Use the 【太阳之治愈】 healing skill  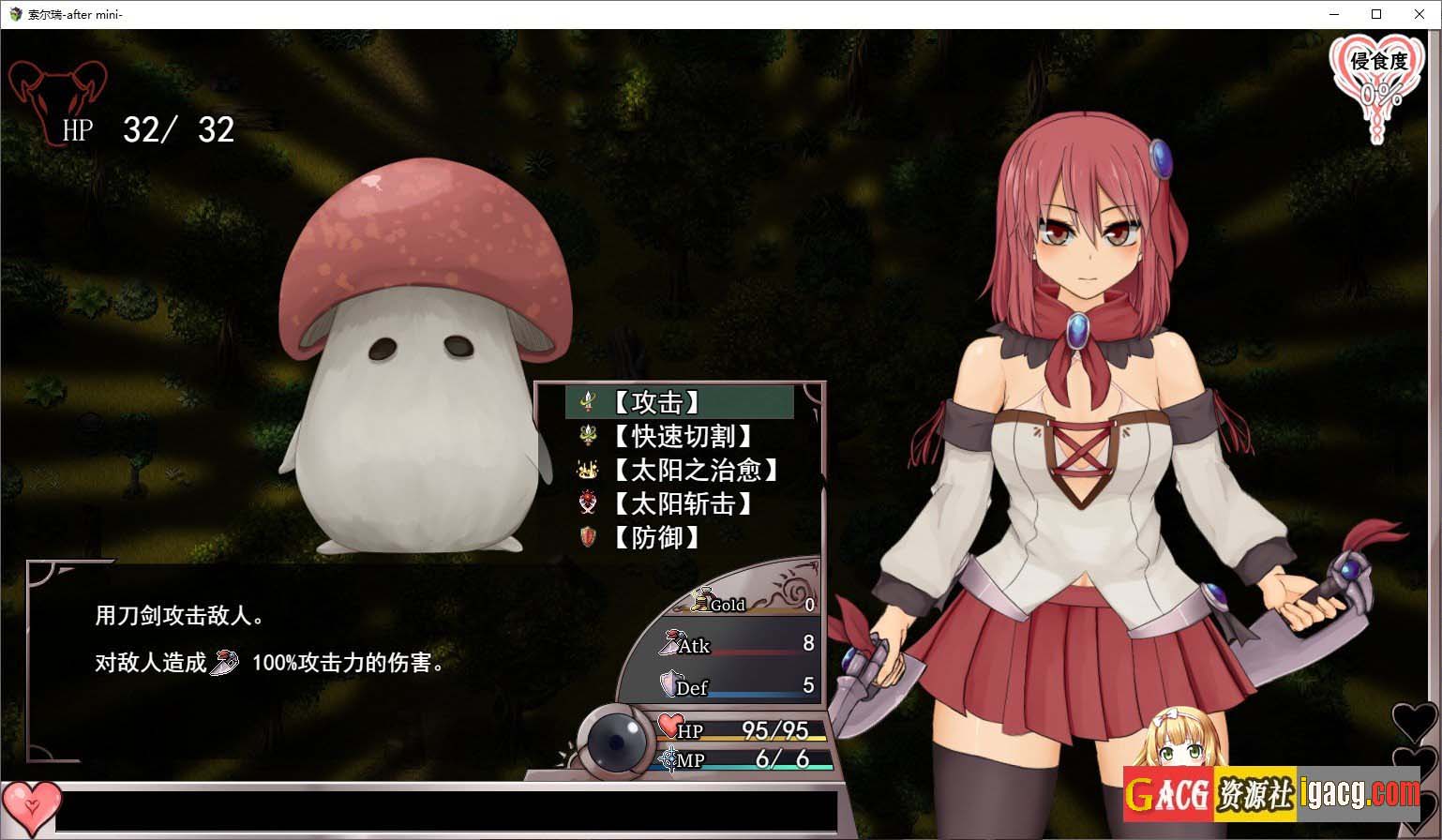695,470
